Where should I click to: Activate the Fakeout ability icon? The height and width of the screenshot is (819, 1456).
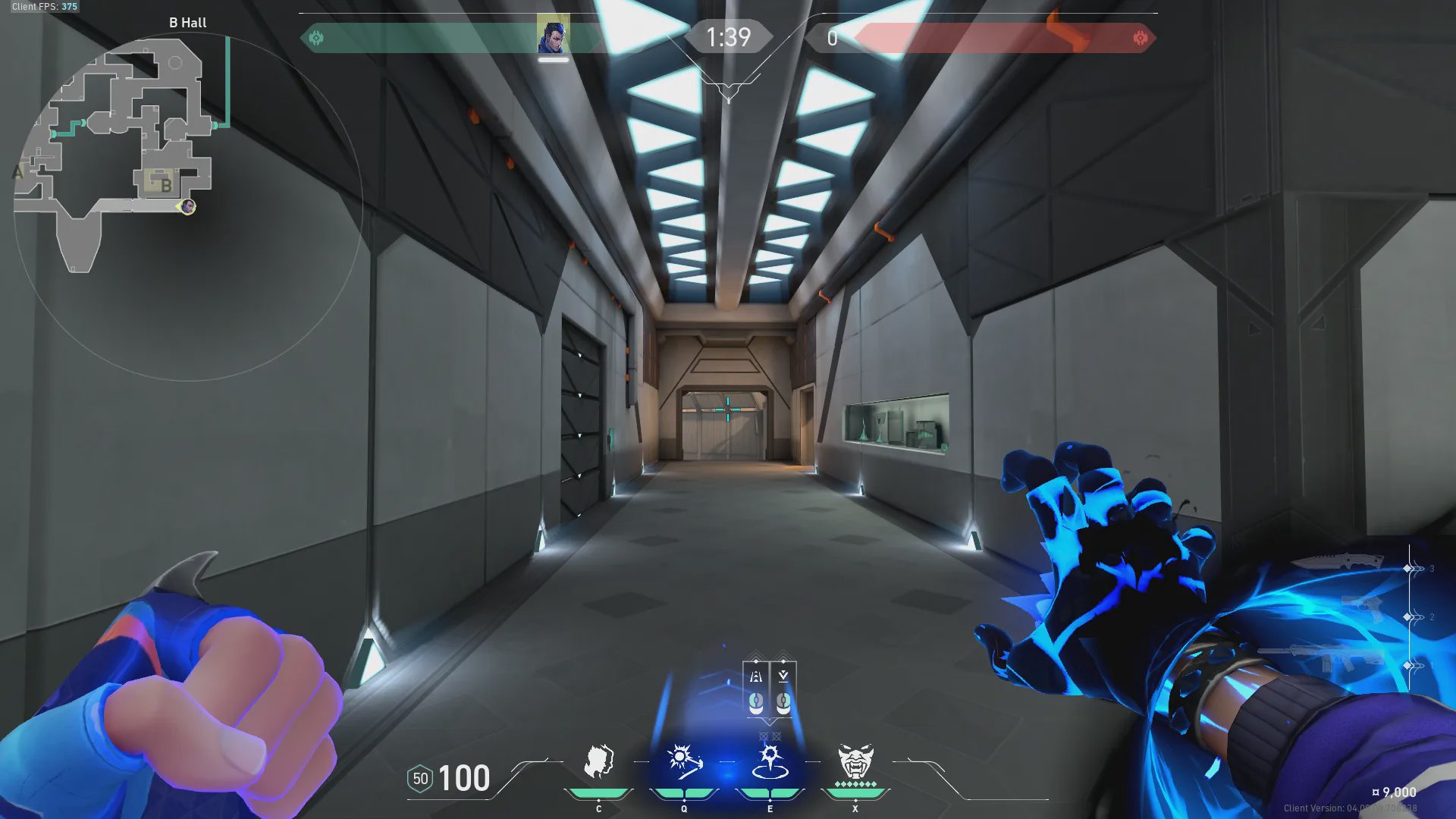(598, 762)
